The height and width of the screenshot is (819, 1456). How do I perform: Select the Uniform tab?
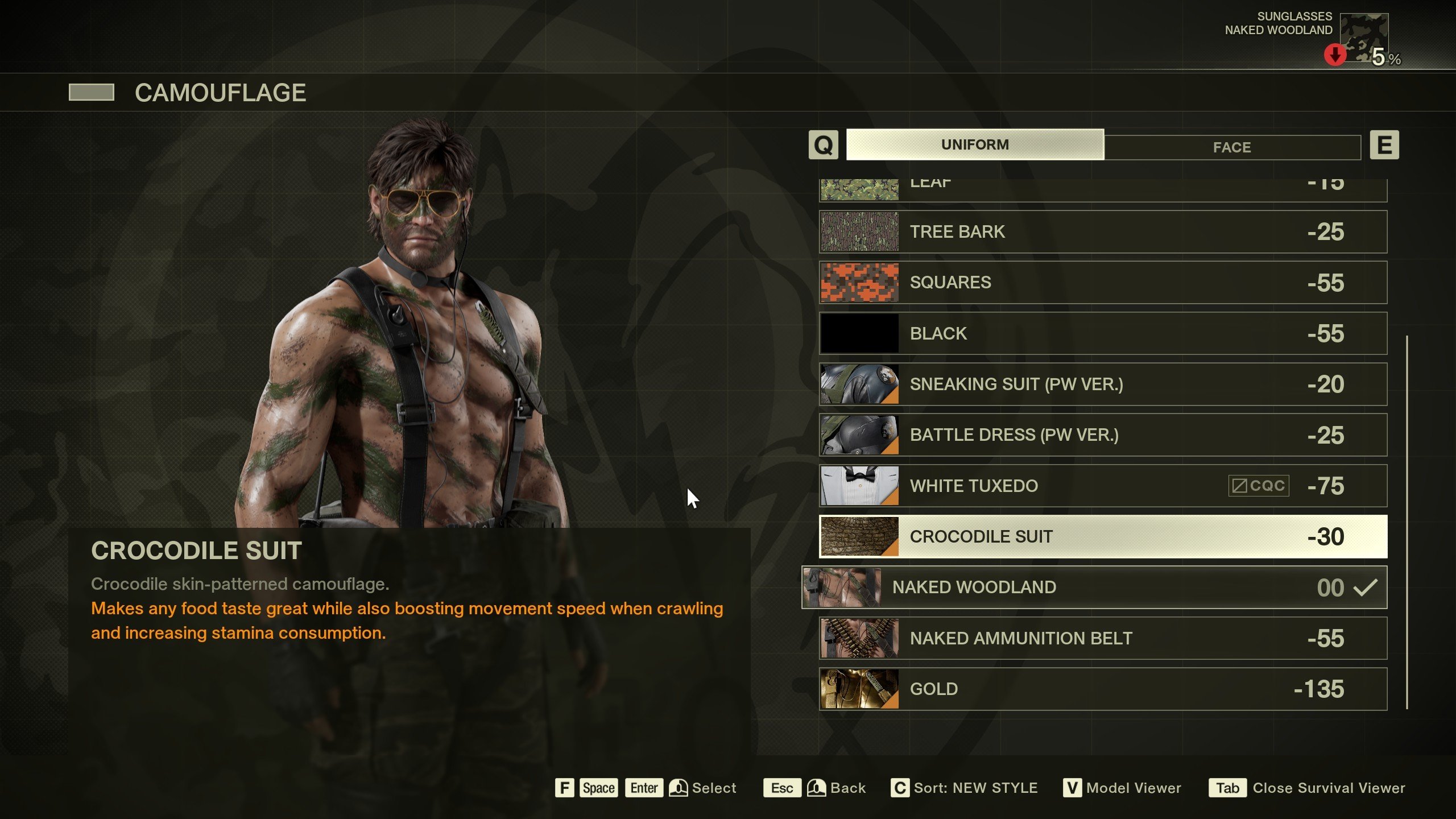(975, 144)
